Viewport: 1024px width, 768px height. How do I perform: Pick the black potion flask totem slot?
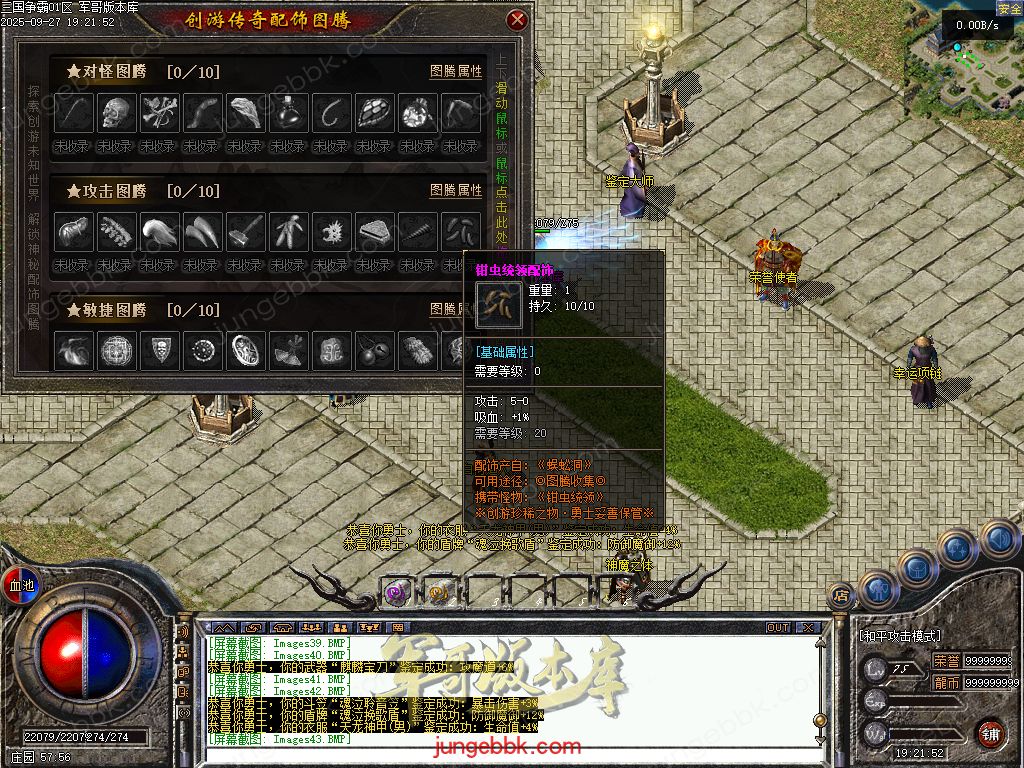click(289, 113)
